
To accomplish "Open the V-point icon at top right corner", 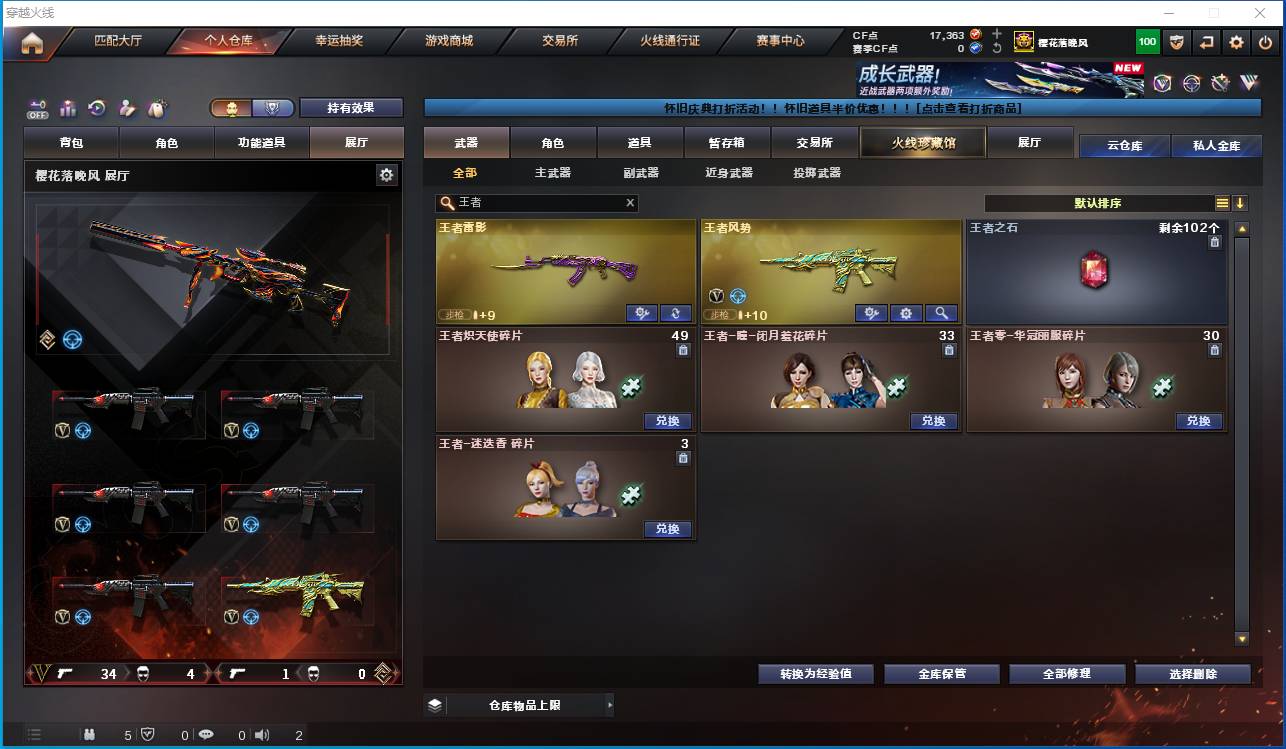I will click(1163, 83).
